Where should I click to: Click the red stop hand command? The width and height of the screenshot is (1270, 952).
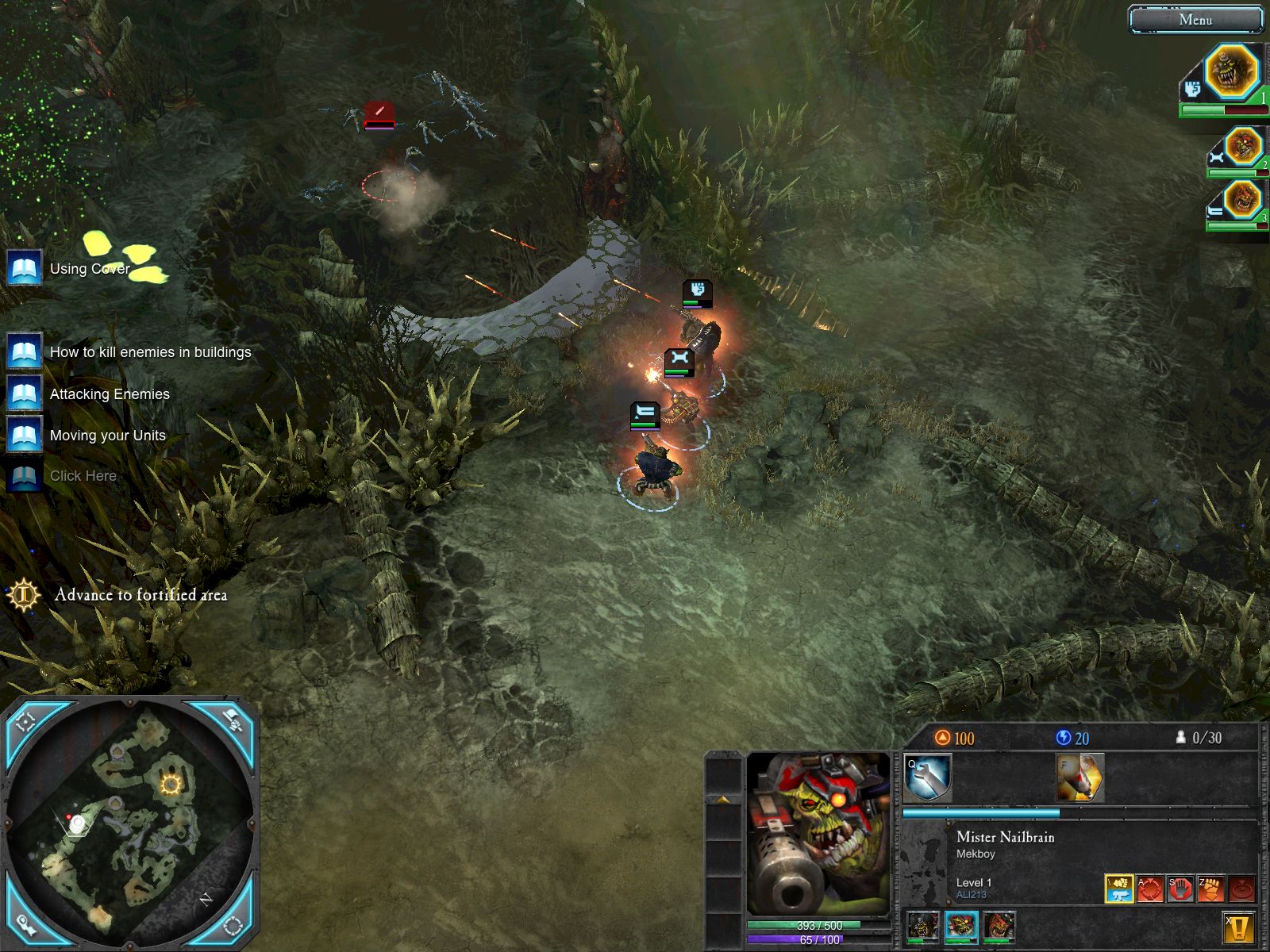pyautogui.click(x=1180, y=889)
